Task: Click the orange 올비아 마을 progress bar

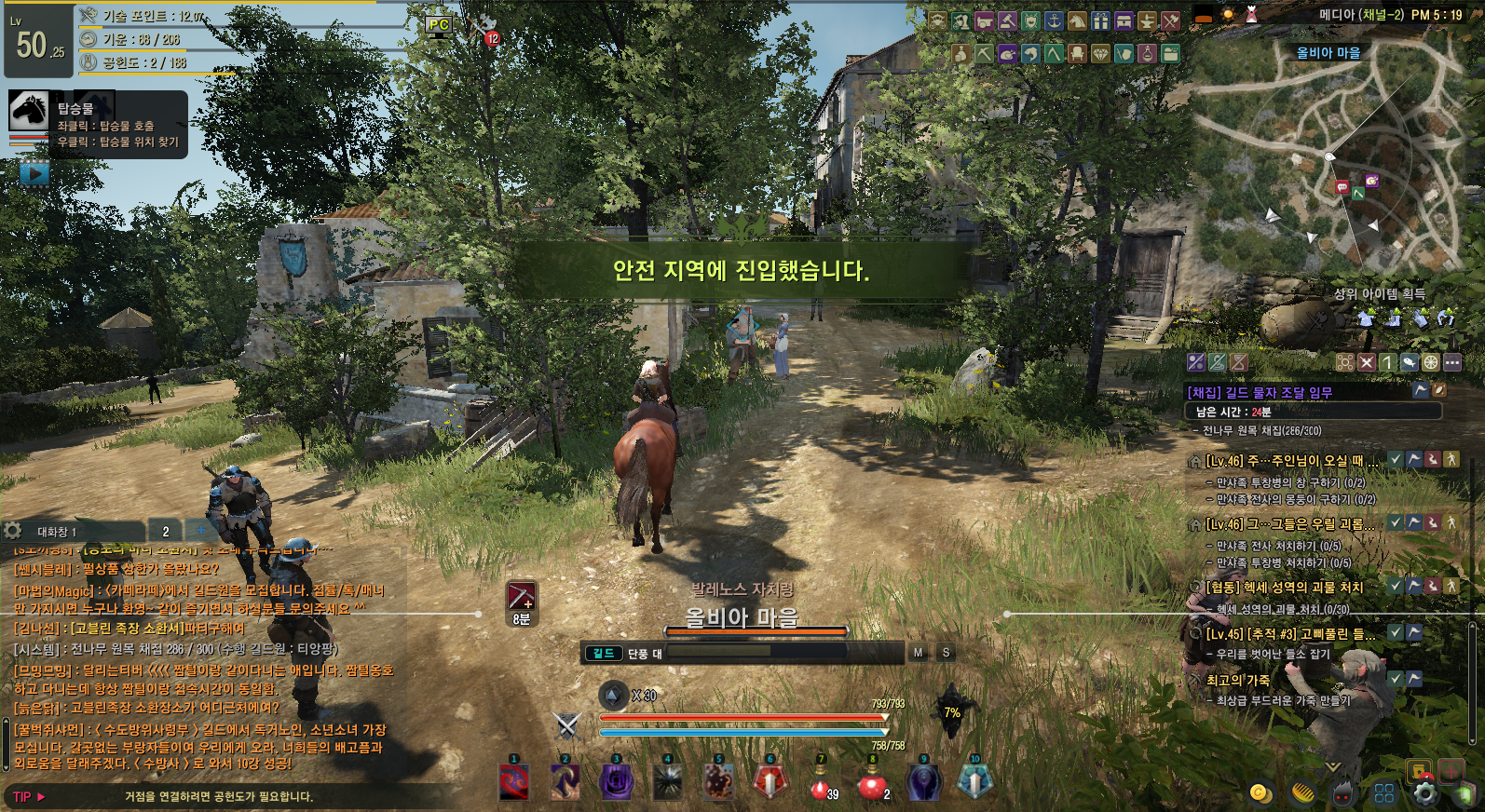Action: point(756,631)
